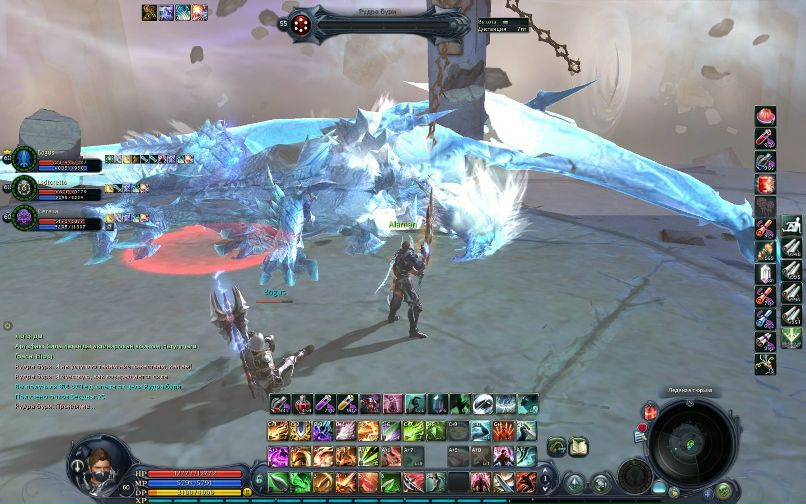This screenshot has width=806, height=504.
Task: Click the red gift icon beside minimap
Action: coord(650,412)
